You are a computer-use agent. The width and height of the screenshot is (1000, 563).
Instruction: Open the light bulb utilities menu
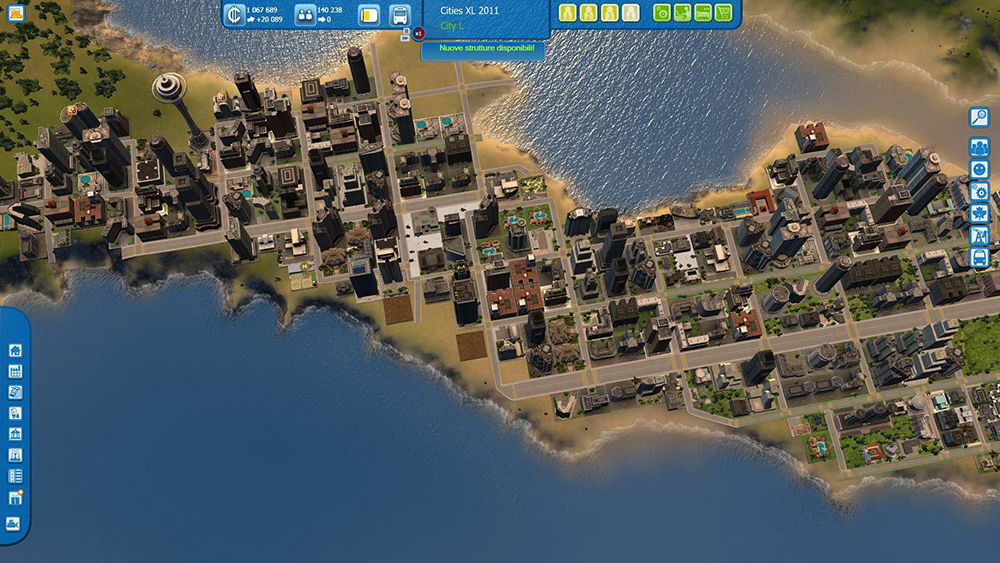pos(15,413)
